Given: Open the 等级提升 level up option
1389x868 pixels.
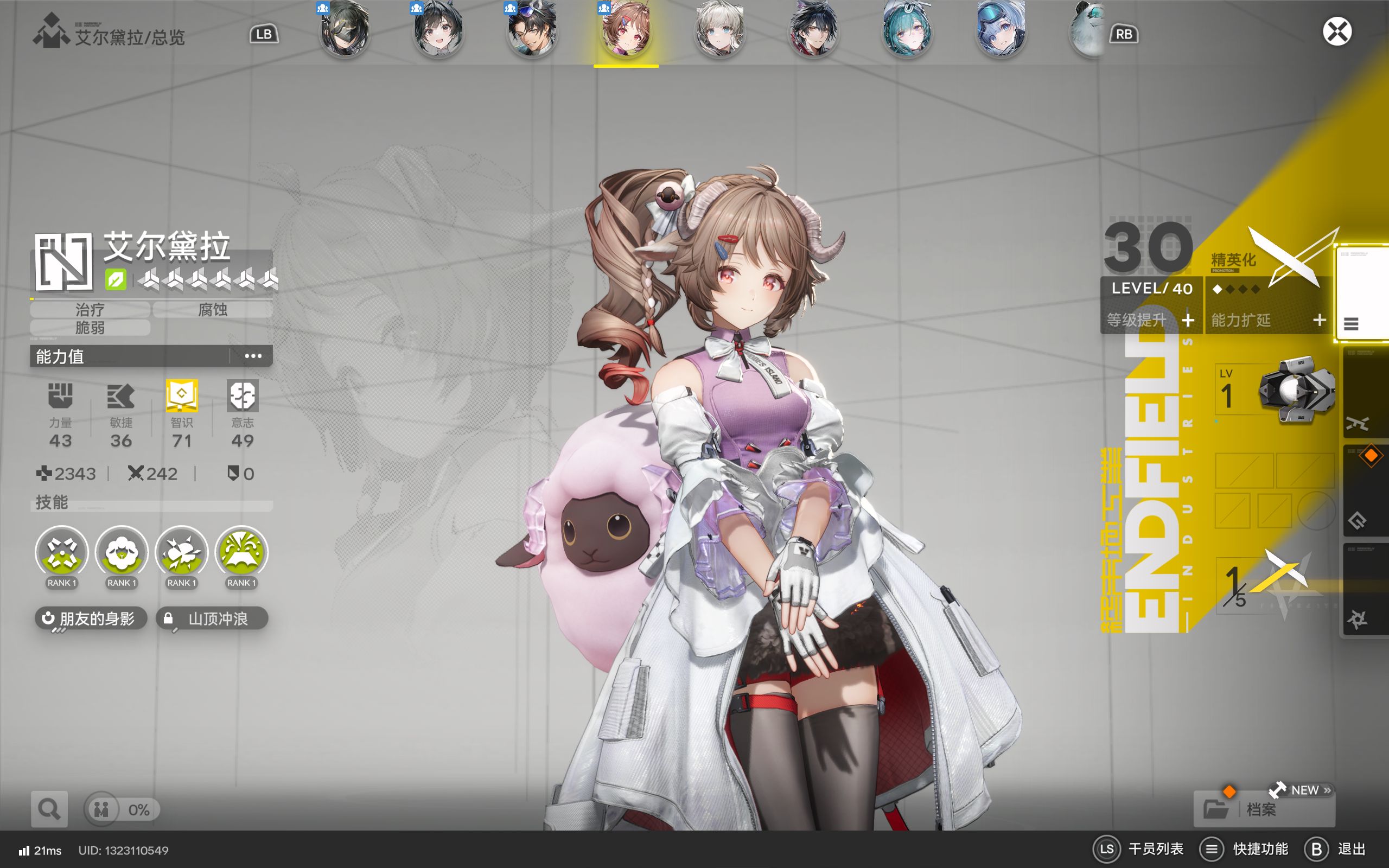Looking at the screenshot, I should [1150, 320].
